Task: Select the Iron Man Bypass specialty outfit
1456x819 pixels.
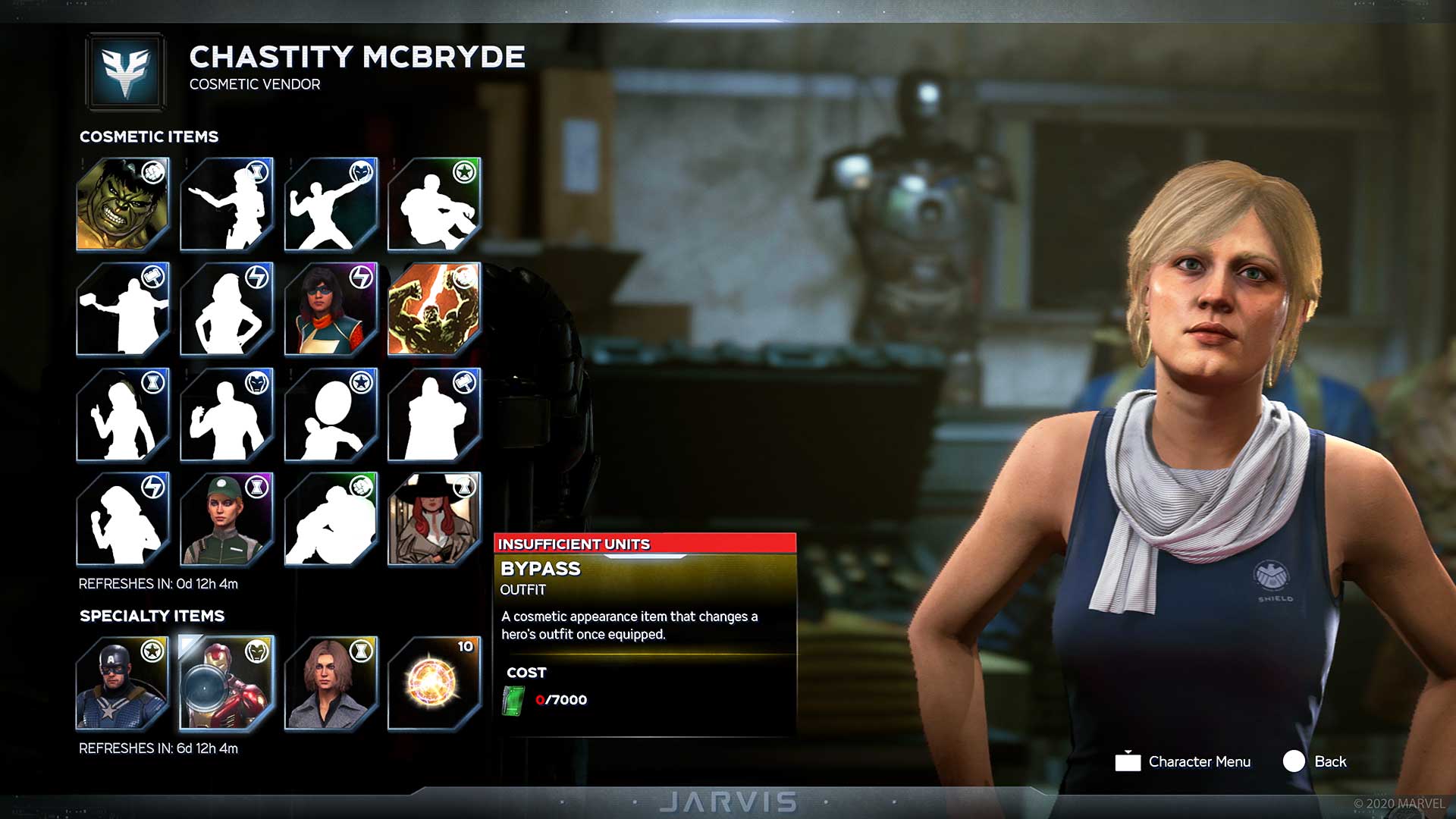Action: 227,686
